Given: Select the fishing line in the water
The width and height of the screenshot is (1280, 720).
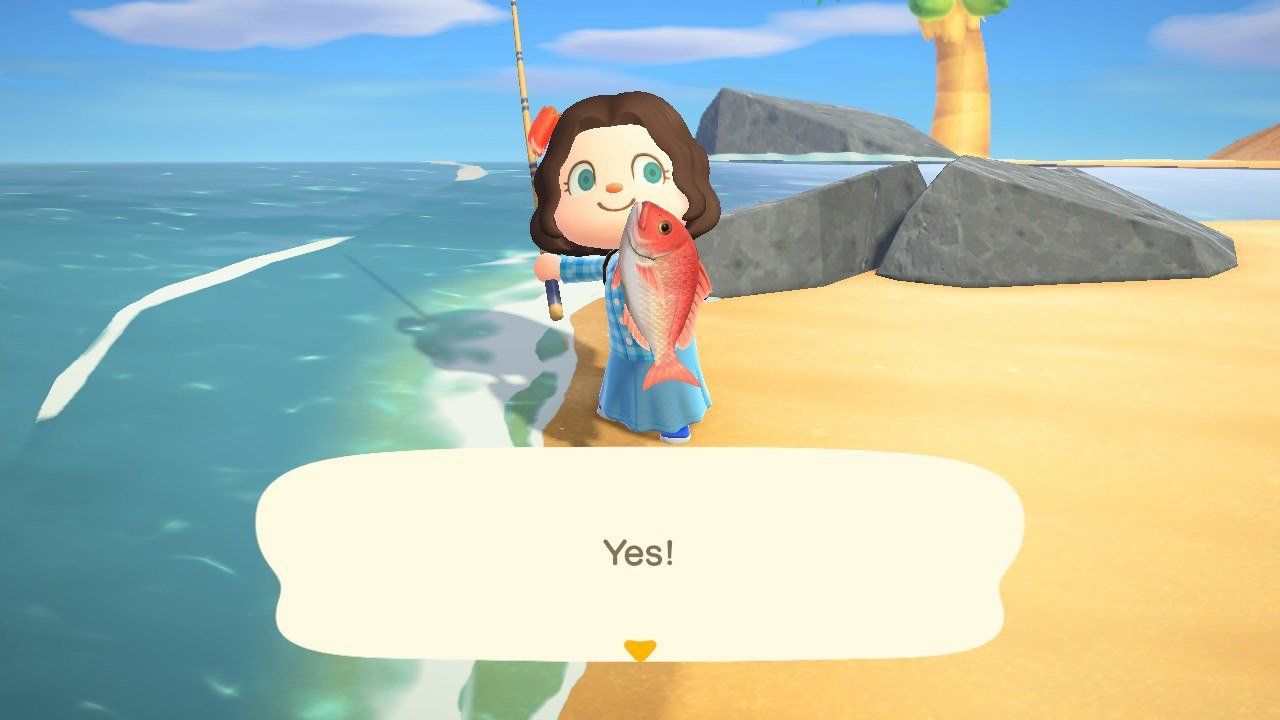Looking at the screenshot, I should [400, 290].
